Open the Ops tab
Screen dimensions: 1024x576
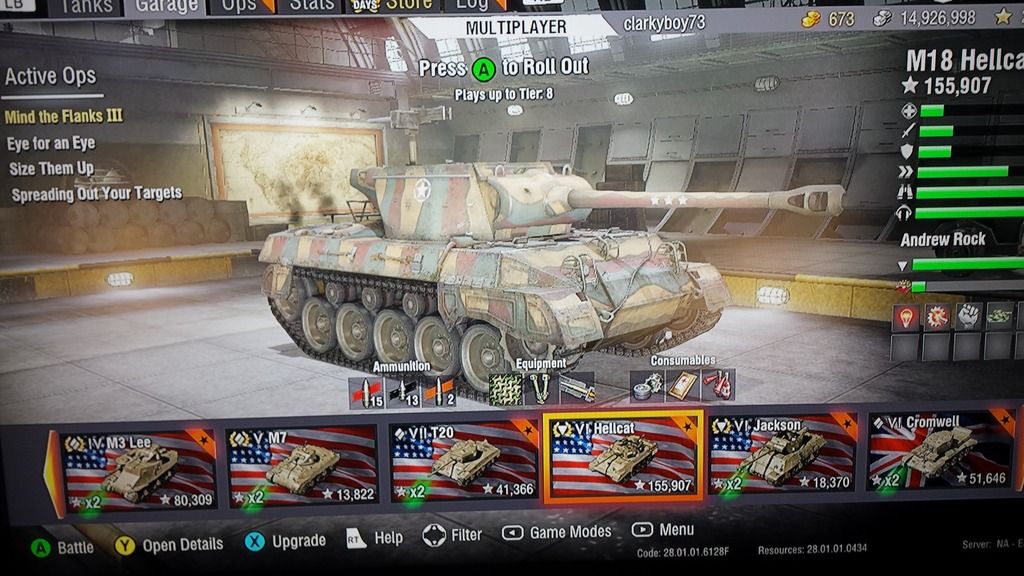pos(238,6)
